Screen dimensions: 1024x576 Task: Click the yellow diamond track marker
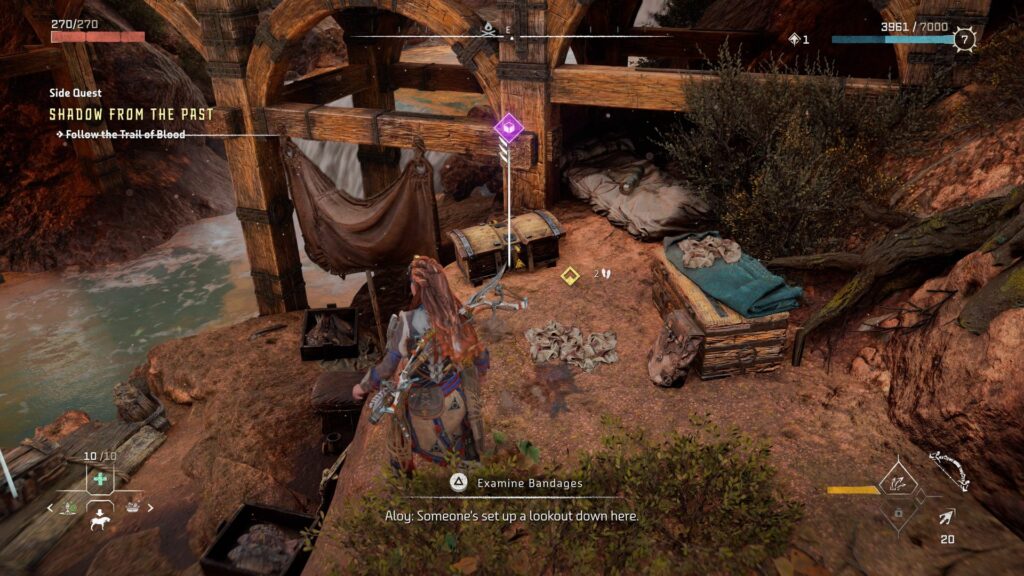pyautogui.click(x=570, y=274)
